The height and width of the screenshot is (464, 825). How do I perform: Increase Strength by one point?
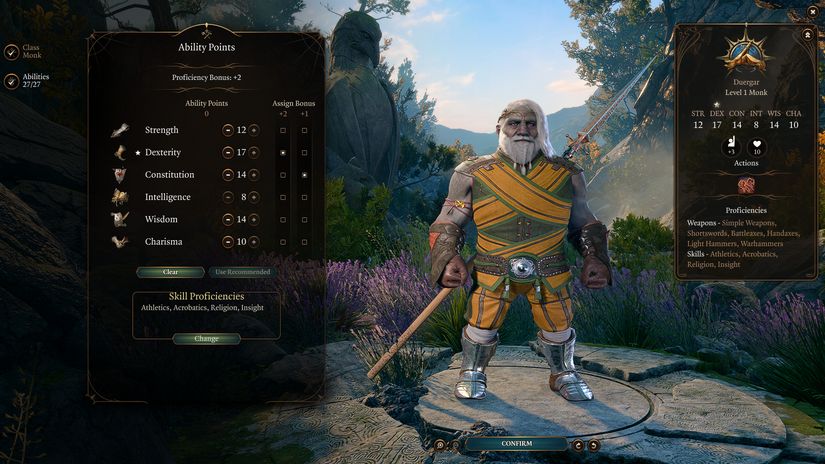254,130
